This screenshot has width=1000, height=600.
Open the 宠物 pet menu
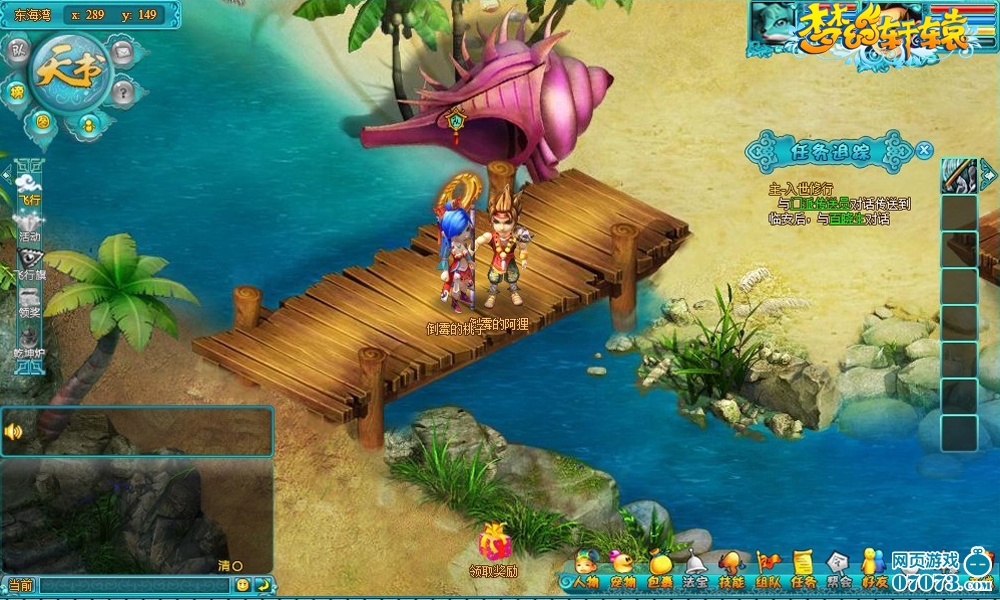622,570
